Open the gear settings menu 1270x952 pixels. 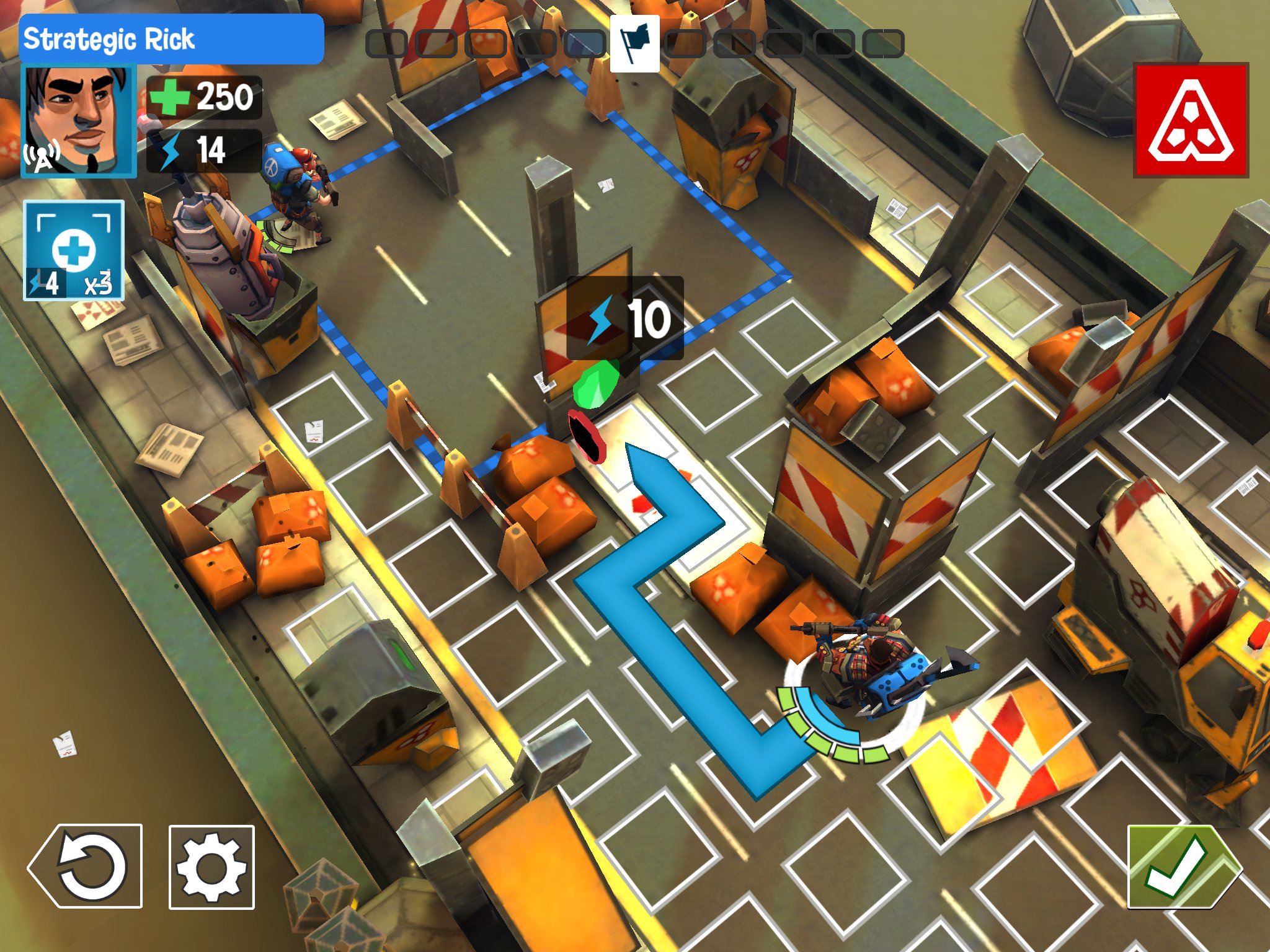click(211, 867)
